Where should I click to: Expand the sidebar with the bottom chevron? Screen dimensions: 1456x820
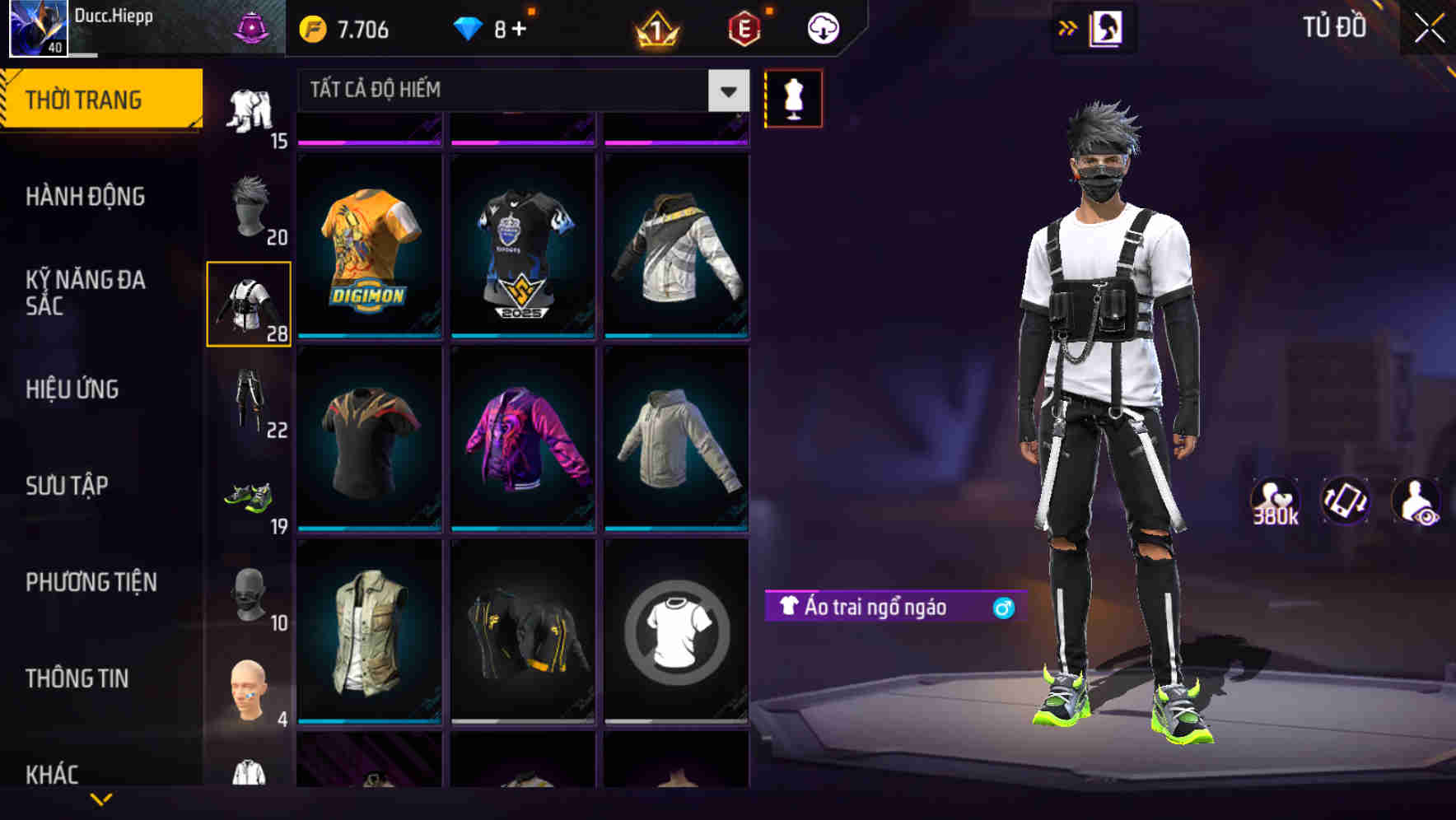pyautogui.click(x=103, y=797)
